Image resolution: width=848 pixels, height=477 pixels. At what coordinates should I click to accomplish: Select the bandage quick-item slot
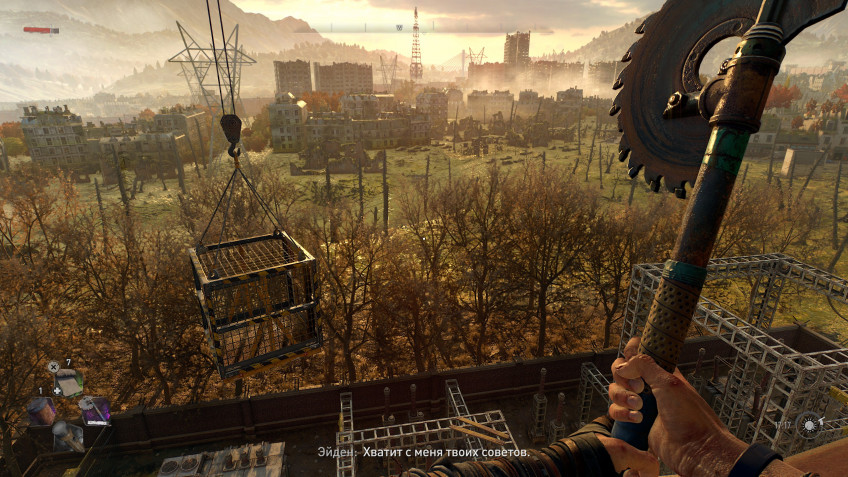tap(67, 383)
